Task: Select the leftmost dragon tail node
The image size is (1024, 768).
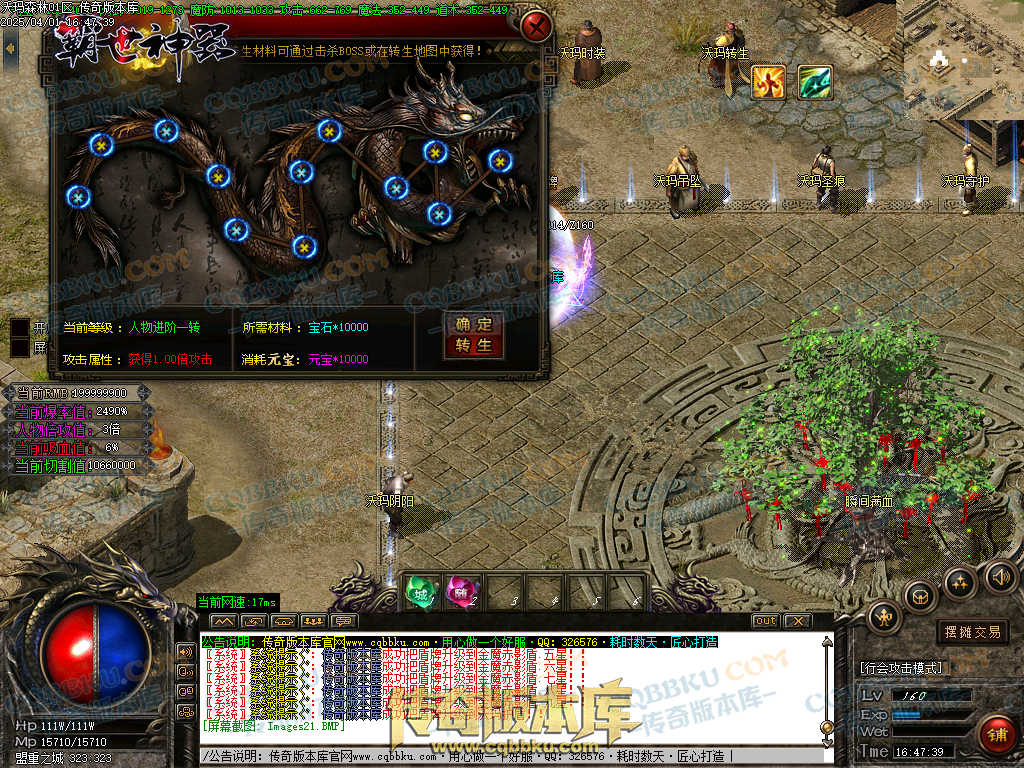Action: coord(79,197)
